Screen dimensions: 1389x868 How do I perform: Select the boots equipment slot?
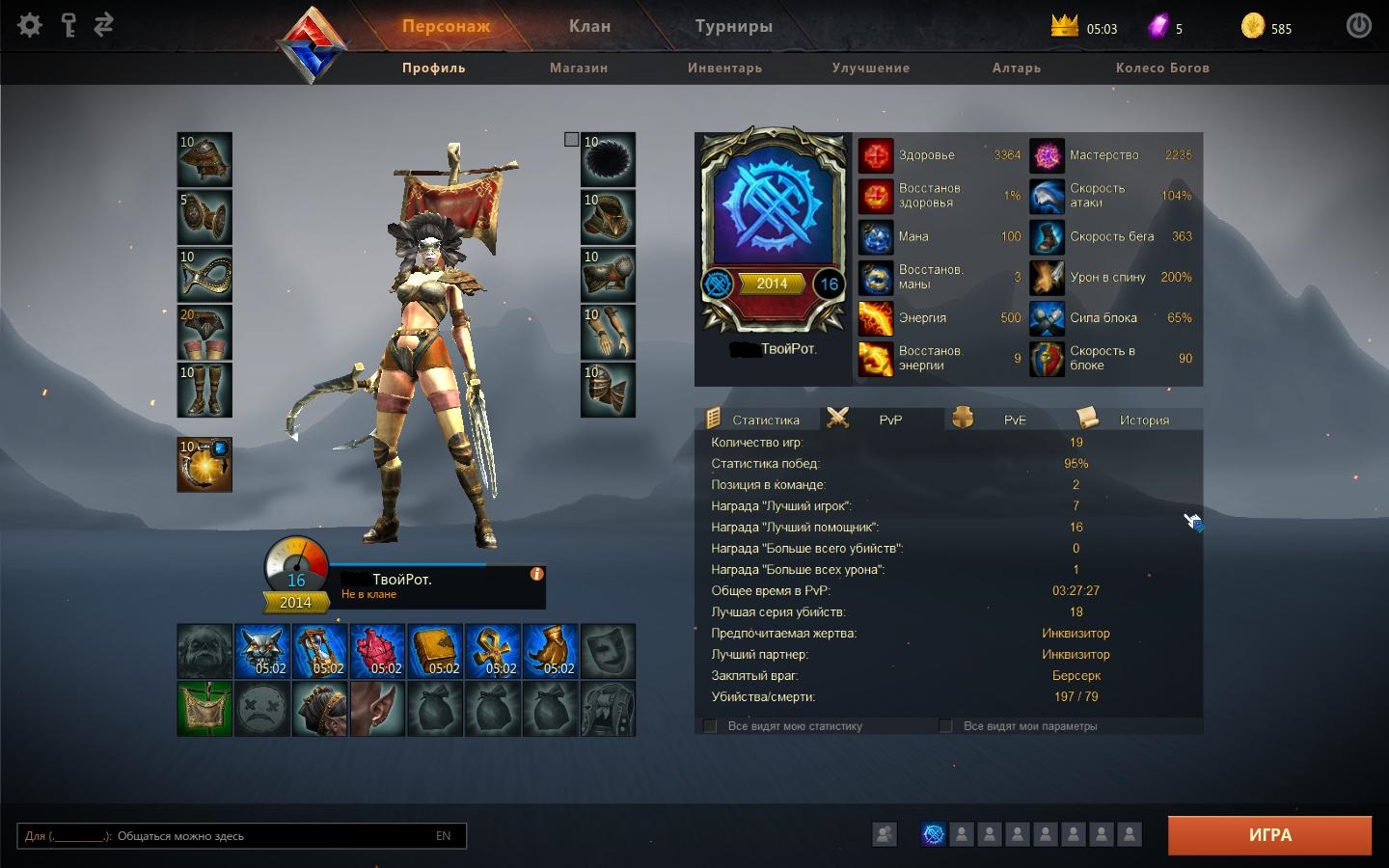[204, 390]
